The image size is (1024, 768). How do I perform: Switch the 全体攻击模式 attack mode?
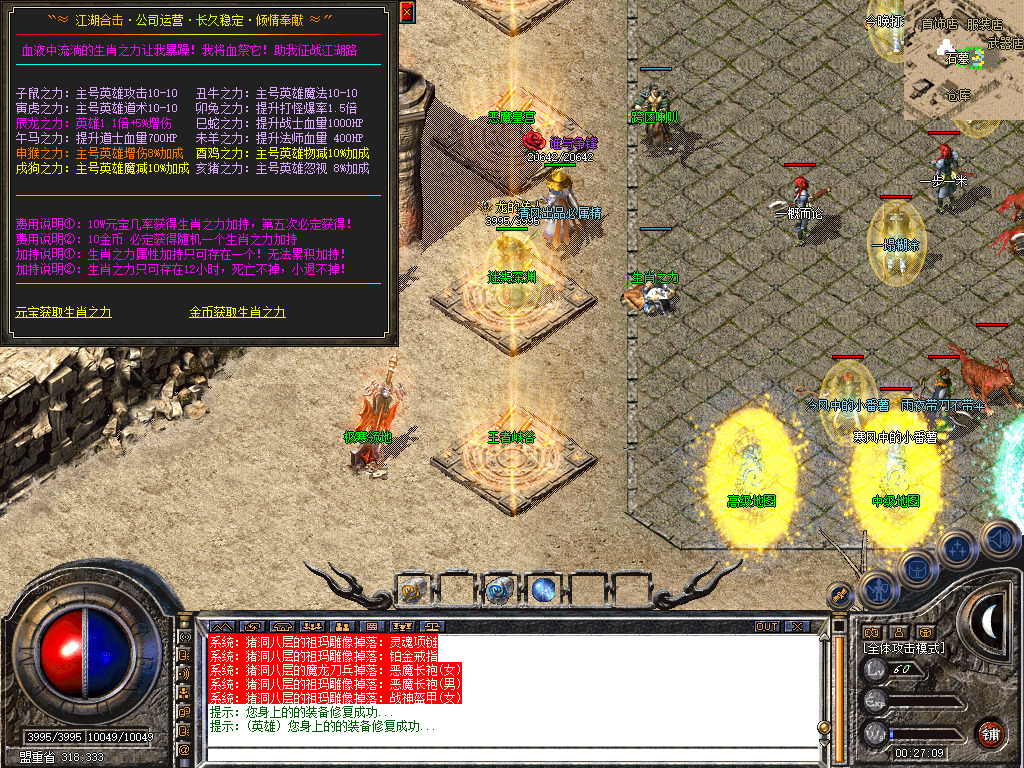(x=905, y=648)
